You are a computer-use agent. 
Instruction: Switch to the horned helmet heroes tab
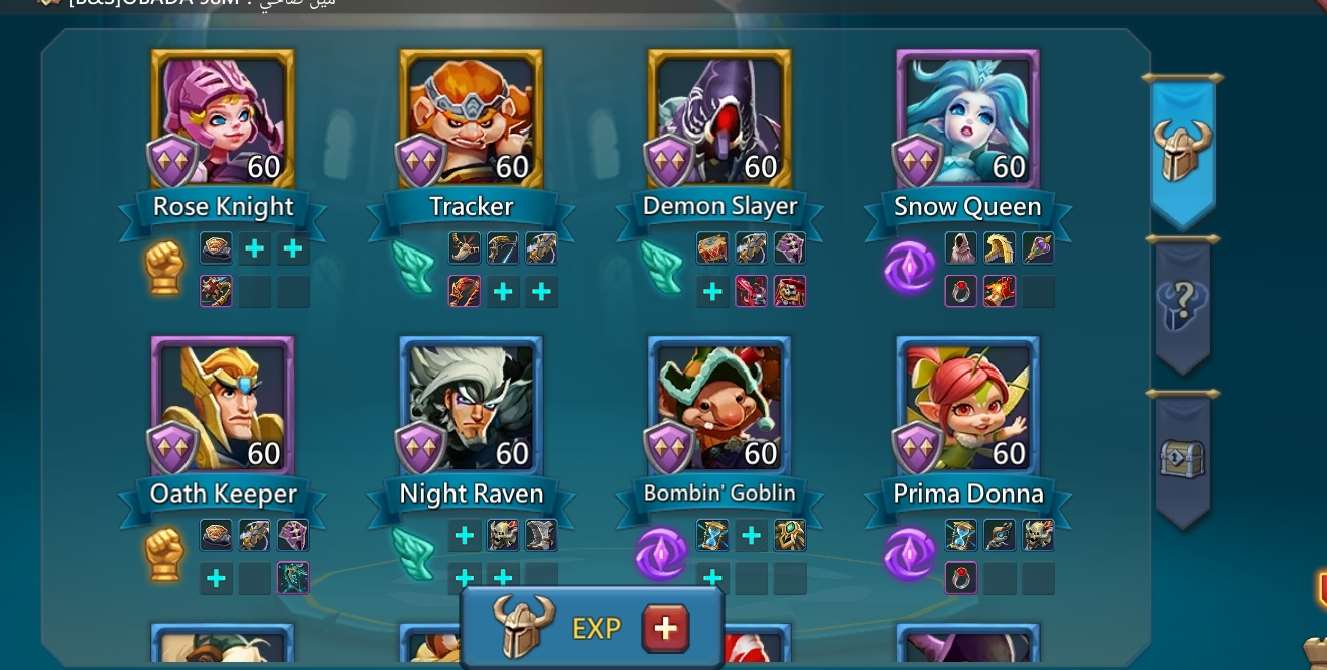click(1183, 152)
